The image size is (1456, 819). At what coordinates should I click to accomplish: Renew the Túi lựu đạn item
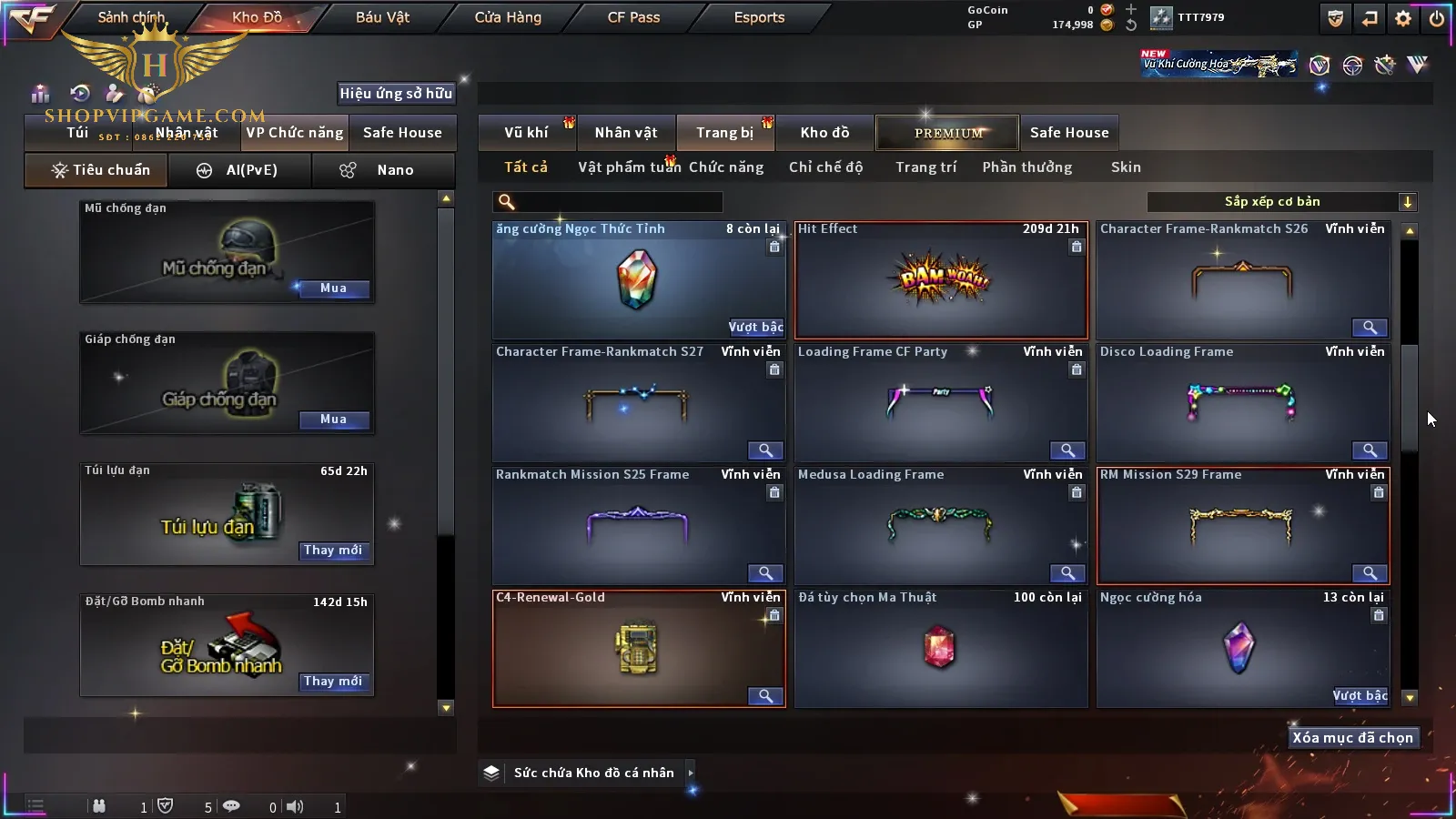click(x=333, y=551)
